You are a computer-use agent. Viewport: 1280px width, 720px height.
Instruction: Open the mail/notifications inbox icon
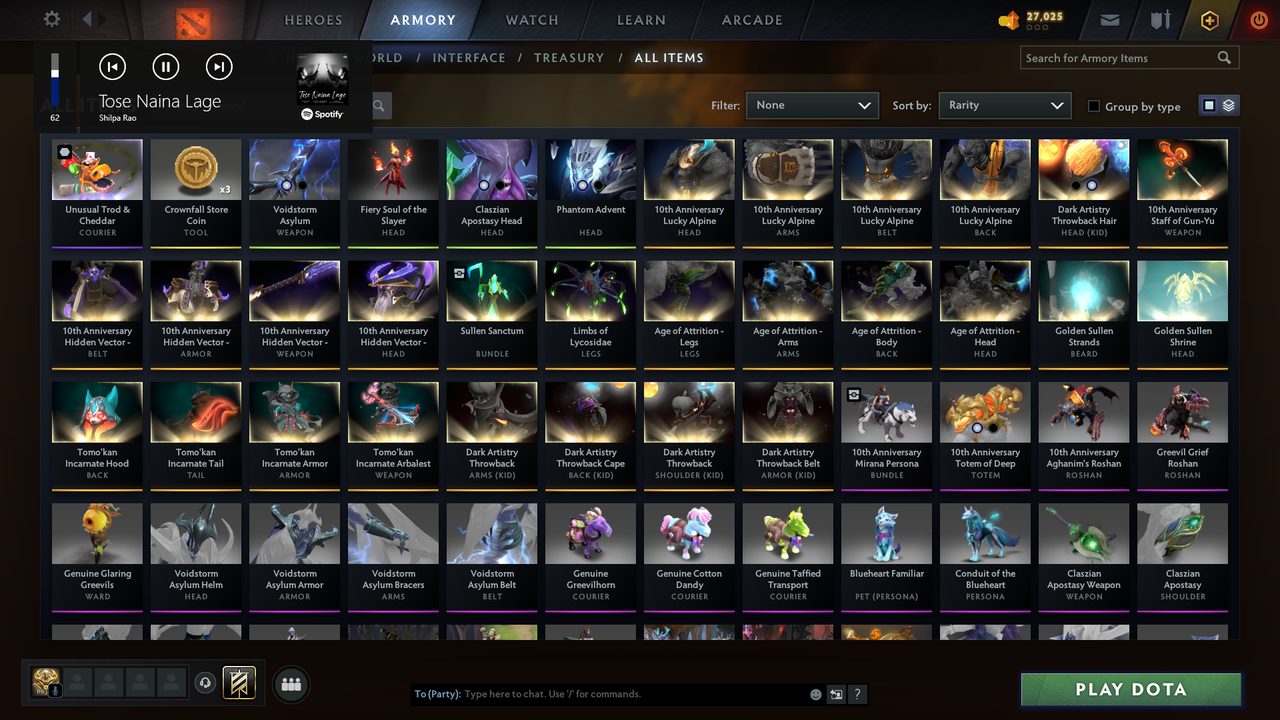1112,20
